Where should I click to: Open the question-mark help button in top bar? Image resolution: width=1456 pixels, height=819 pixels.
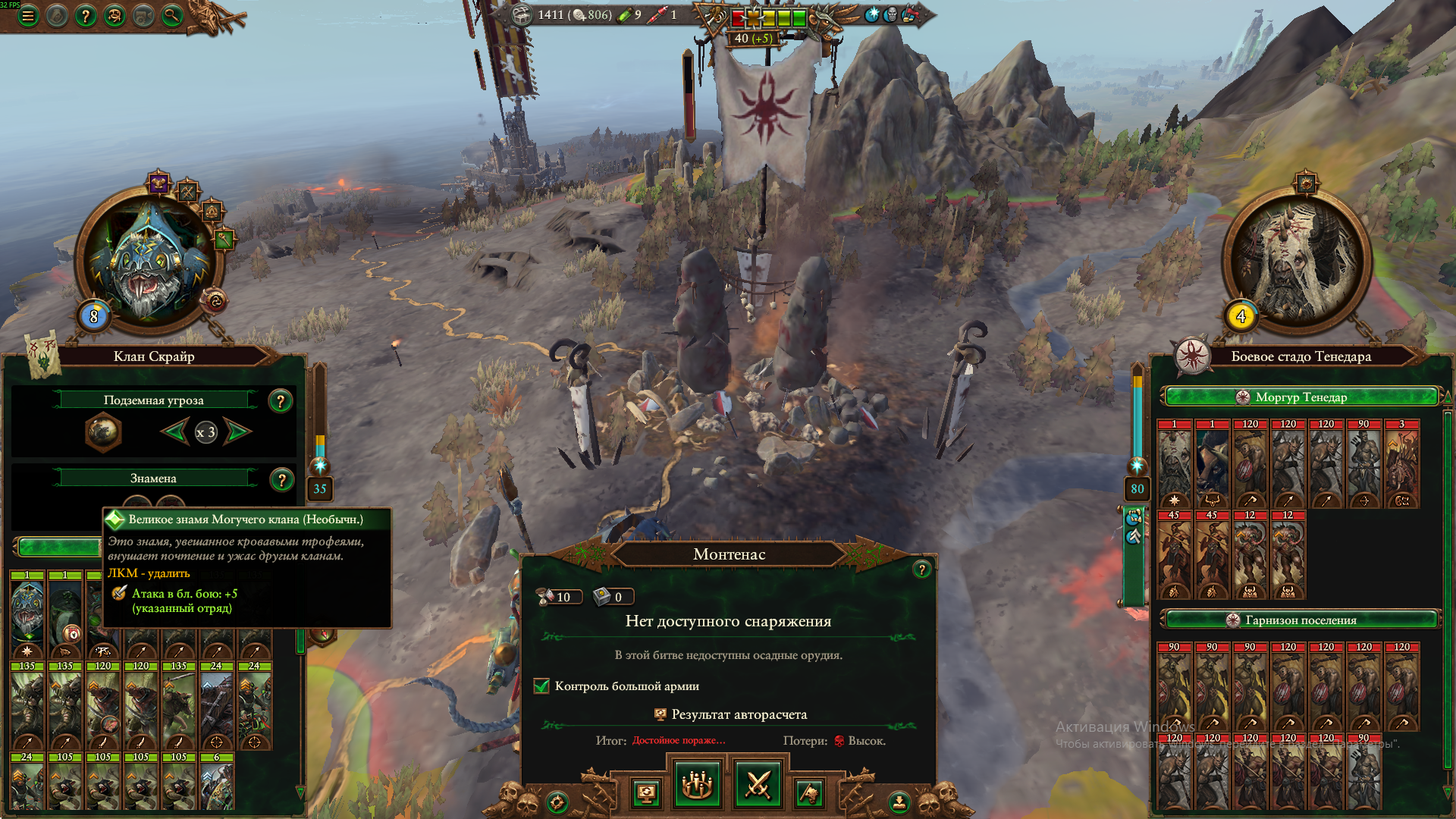click(x=86, y=15)
